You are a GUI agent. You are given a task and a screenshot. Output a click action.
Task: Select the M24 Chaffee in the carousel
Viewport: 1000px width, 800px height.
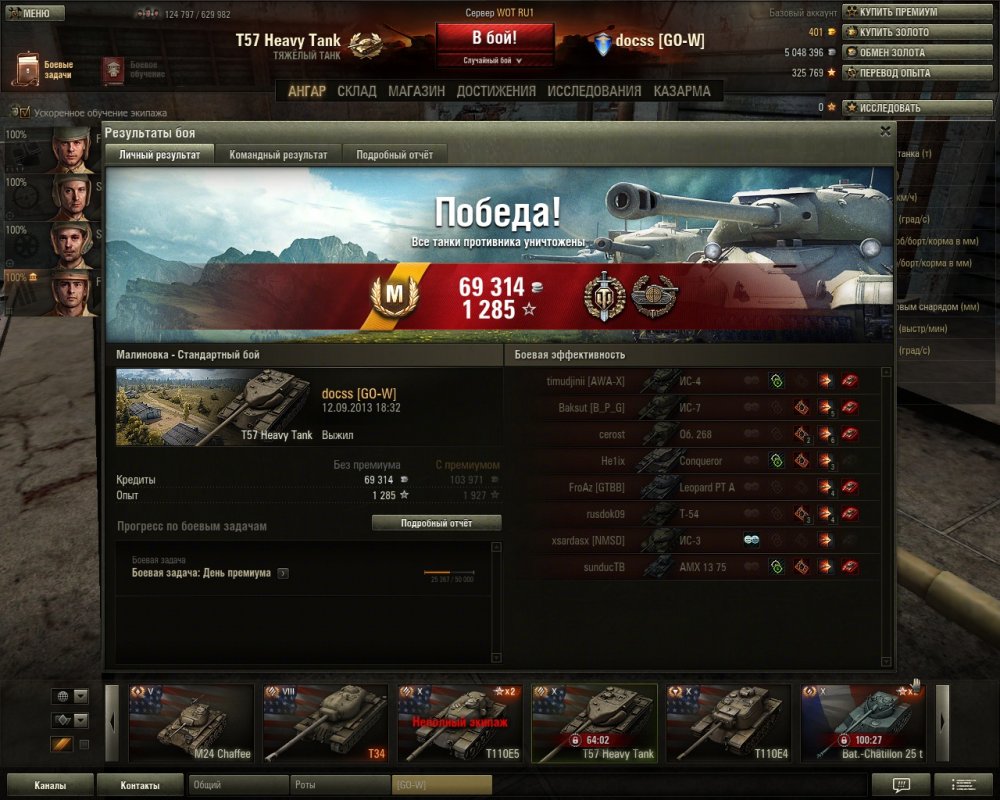(x=191, y=723)
